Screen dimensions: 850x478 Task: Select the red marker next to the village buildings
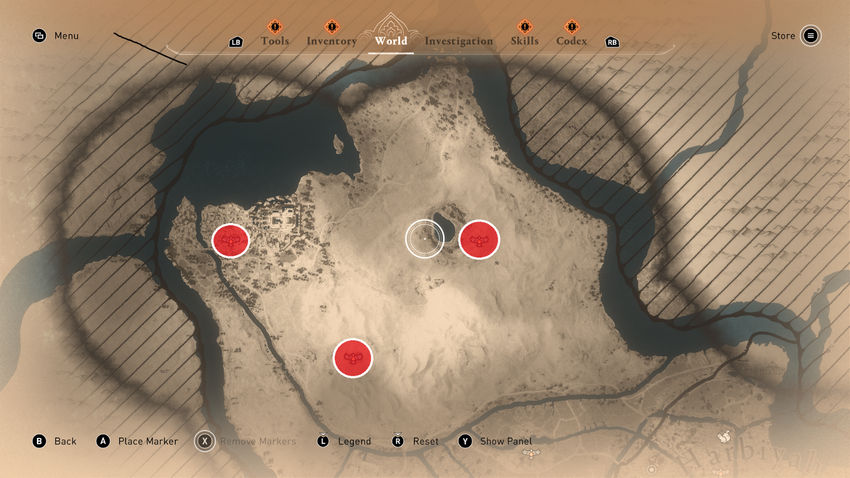231,241
